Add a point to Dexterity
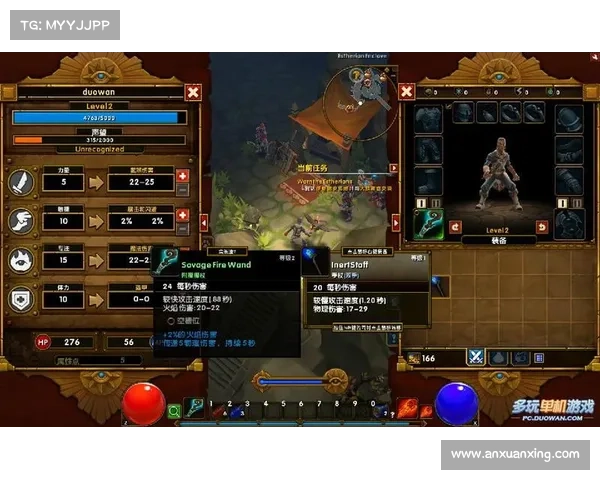The image size is (600, 480). coord(182,213)
